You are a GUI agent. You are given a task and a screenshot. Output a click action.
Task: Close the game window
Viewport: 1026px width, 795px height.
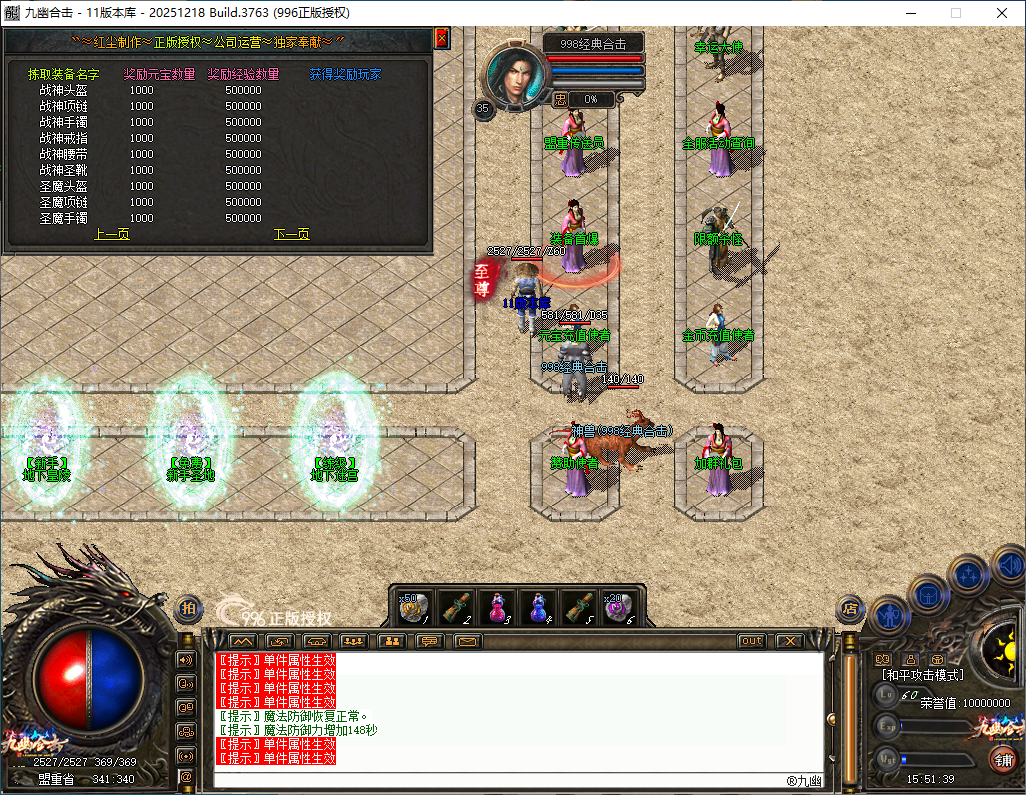coord(1002,13)
